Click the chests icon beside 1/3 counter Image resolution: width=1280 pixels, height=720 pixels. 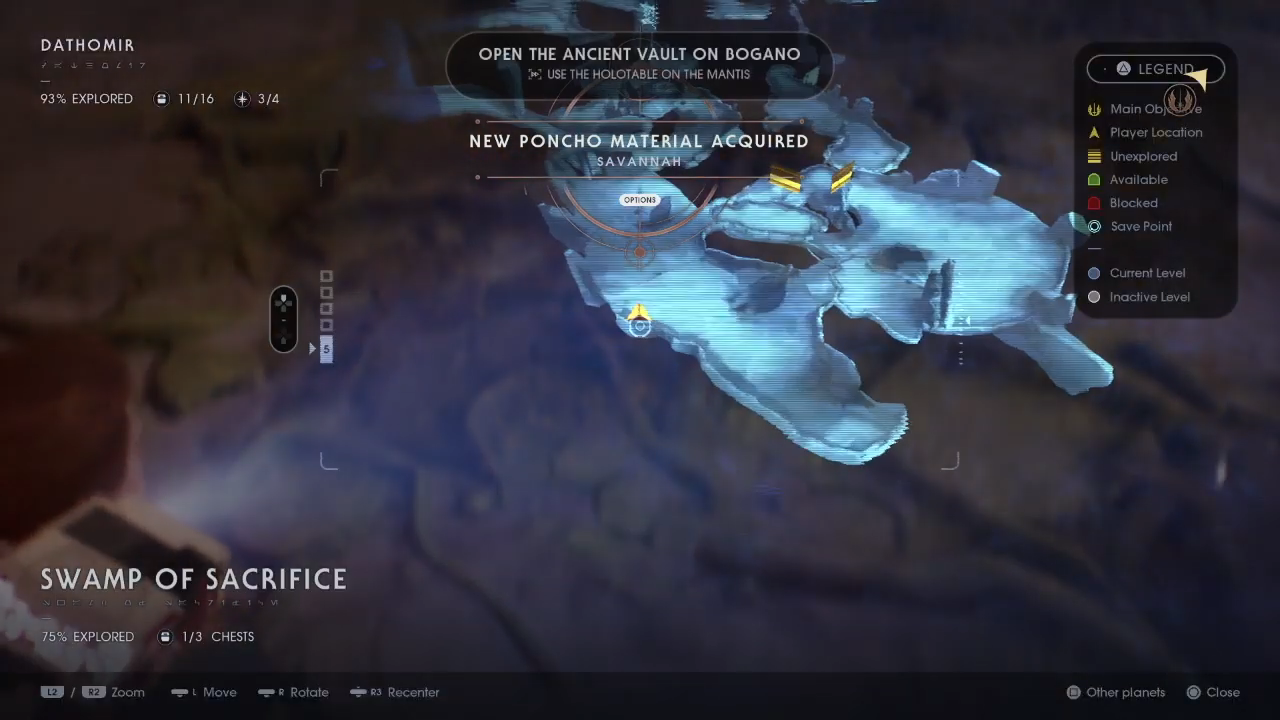click(x=164, y=637)
